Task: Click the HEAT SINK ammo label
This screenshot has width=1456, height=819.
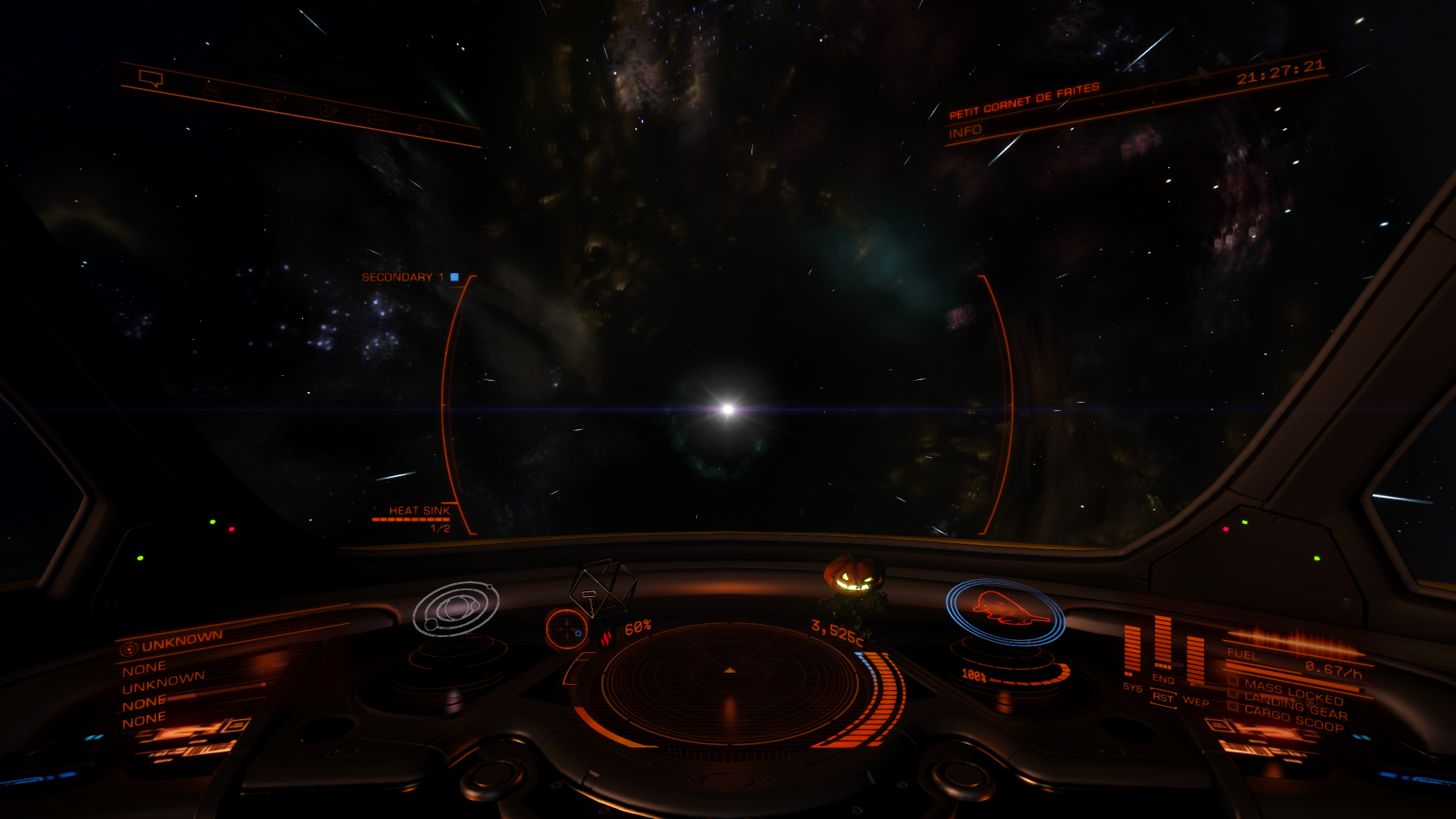Action: 418,511
